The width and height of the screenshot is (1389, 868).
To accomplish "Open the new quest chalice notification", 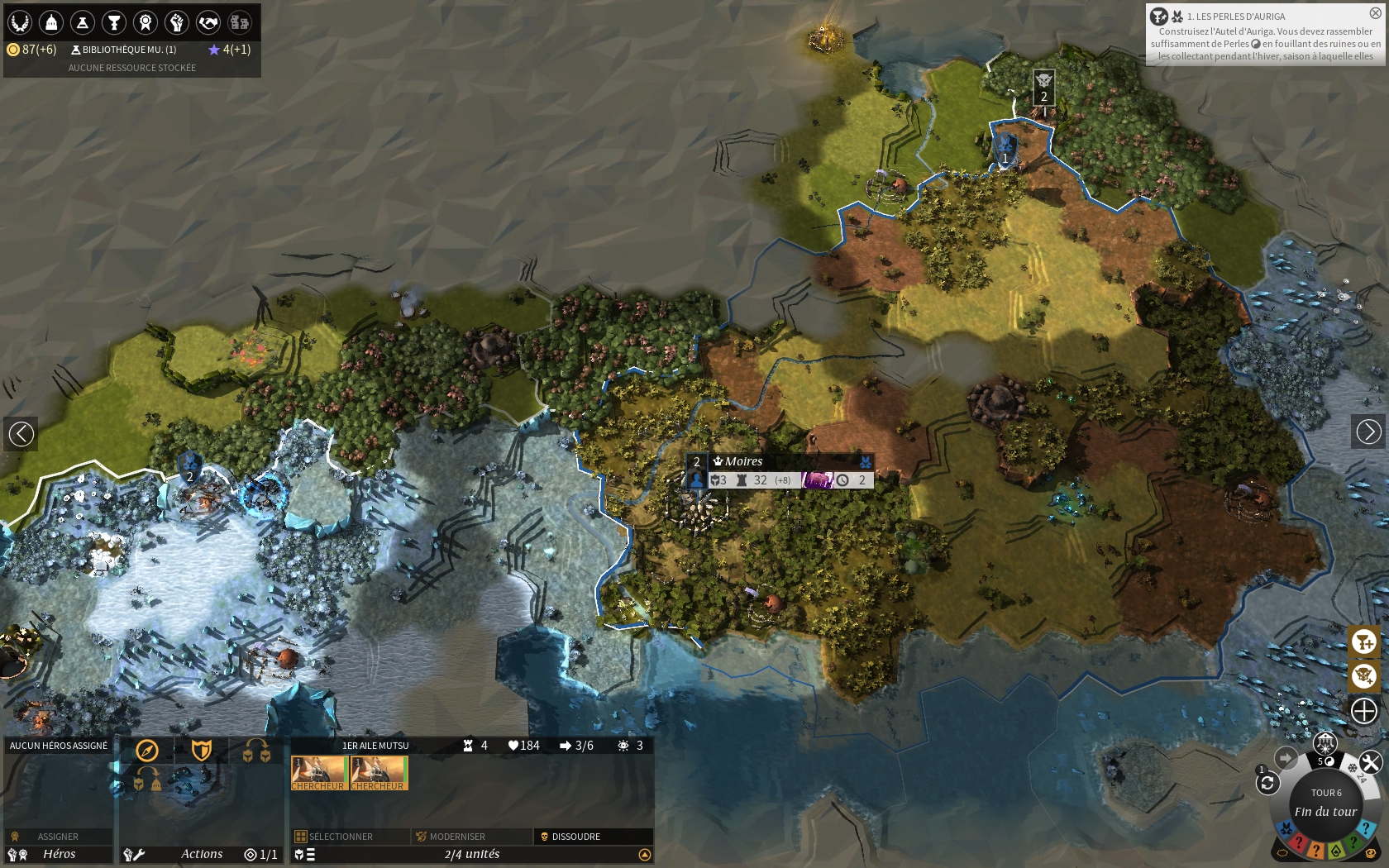I will tap(1363, 641).
